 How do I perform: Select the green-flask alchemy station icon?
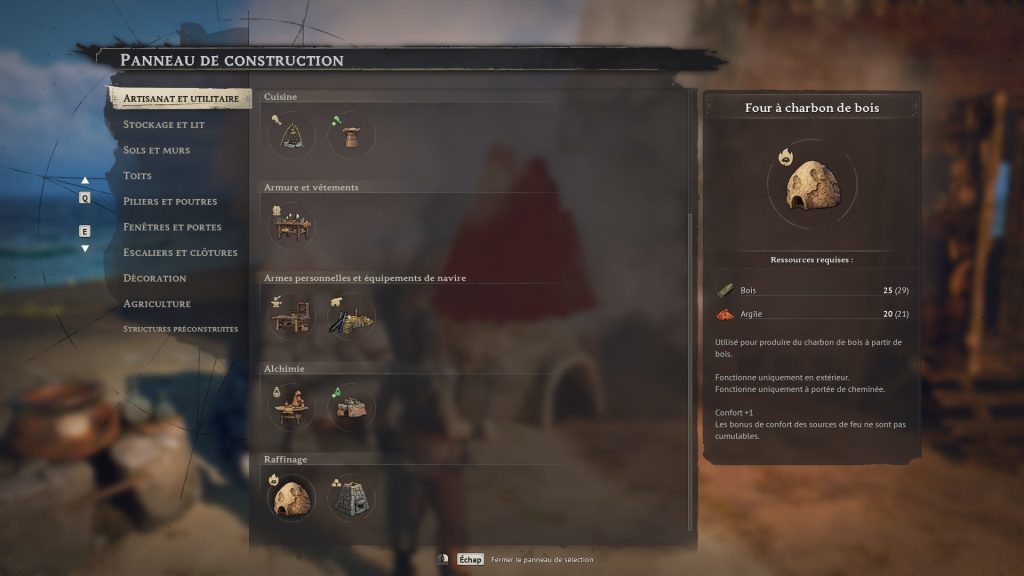(x=351, y=406)
